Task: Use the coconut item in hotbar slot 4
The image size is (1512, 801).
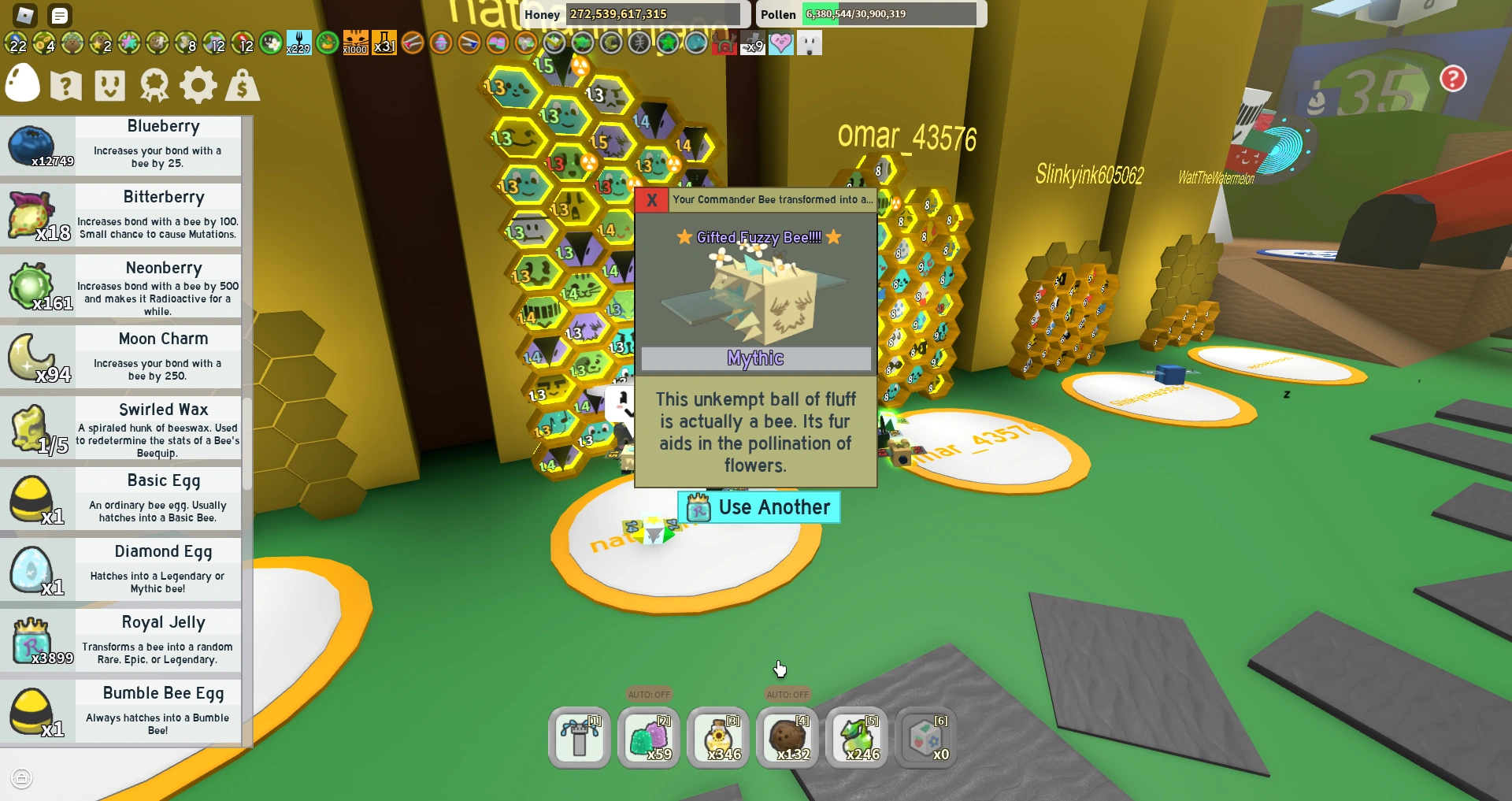Action: click(x=787, y=738)
